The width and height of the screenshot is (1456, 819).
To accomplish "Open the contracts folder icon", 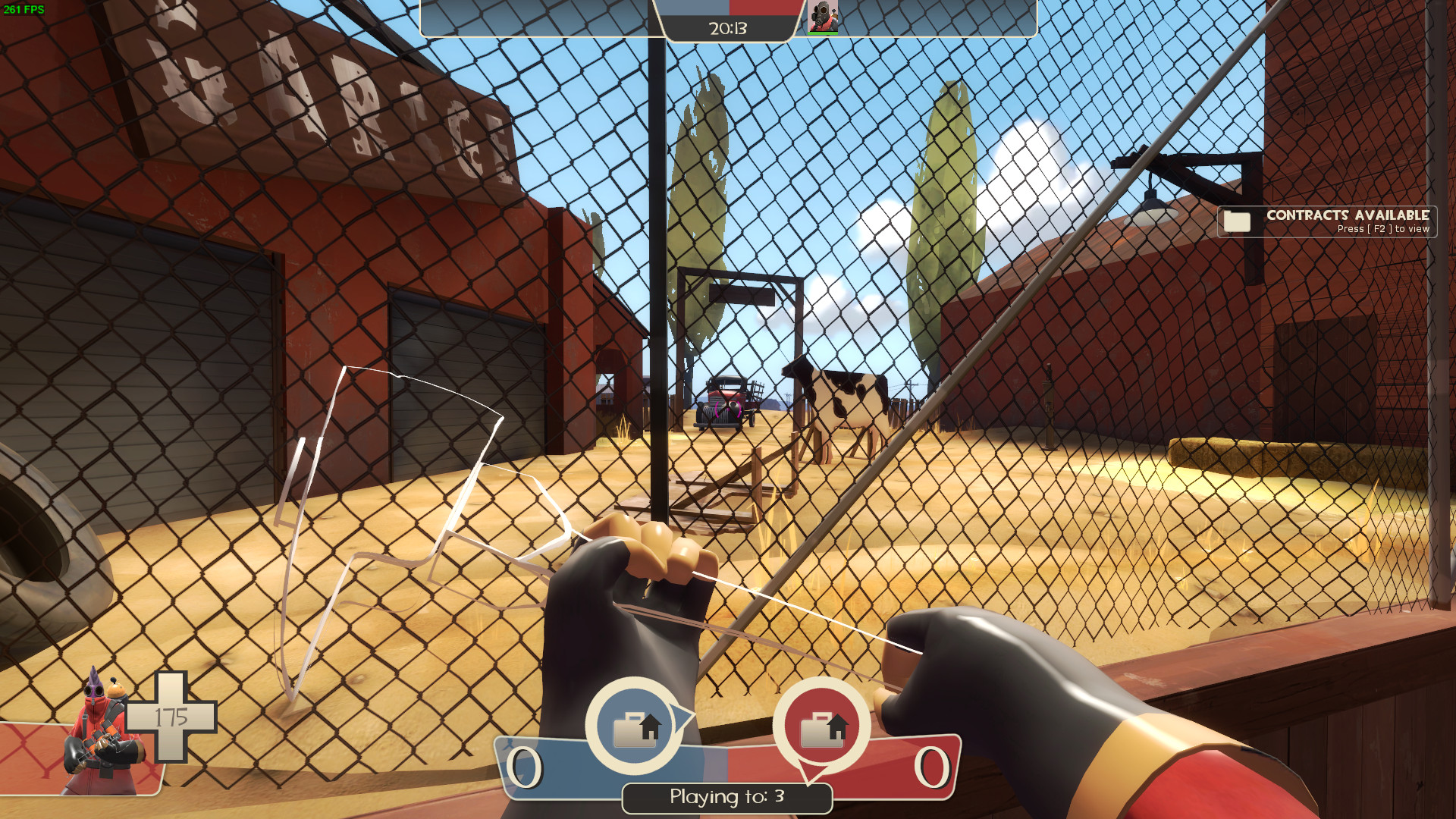I will click(x=1238, y=221).
